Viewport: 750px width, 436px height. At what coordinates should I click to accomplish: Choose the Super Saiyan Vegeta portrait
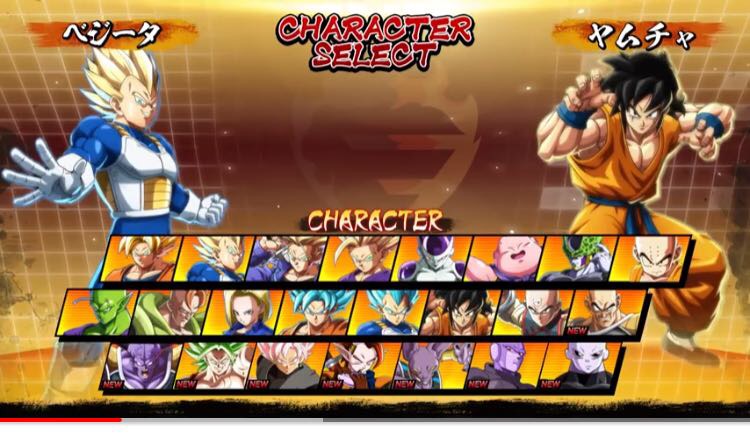[213, 258]
